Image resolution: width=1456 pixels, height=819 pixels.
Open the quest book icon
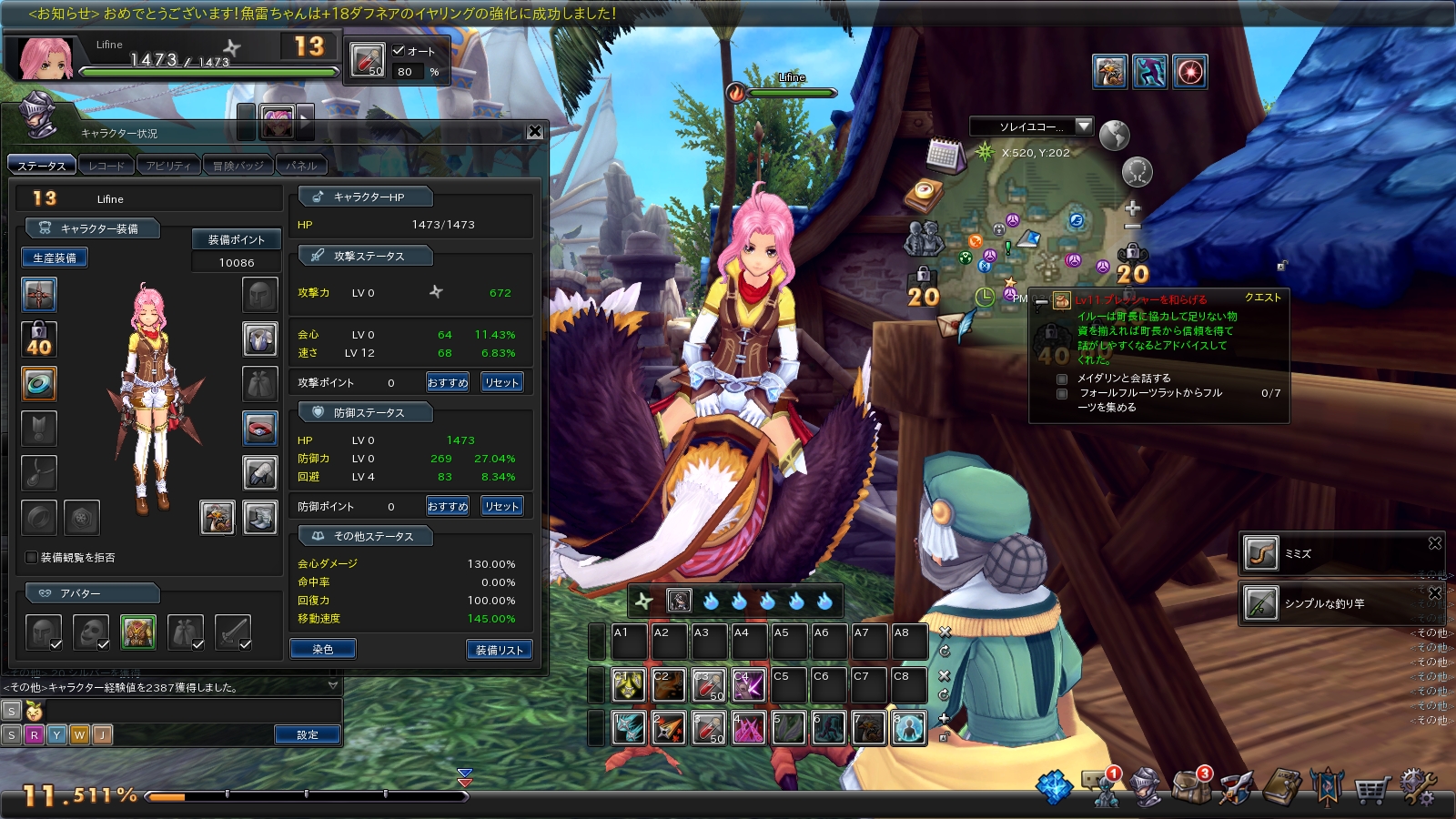point(1282,788)
